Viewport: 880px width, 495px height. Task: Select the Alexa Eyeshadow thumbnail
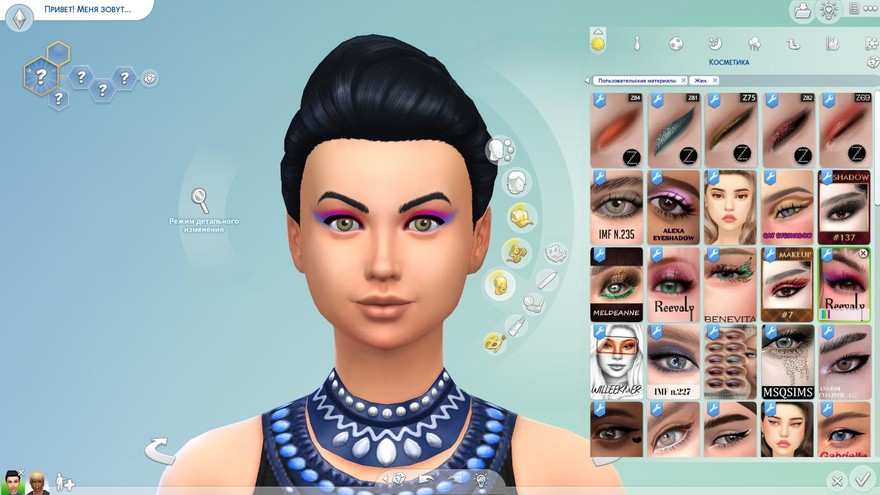coord(673,207)
